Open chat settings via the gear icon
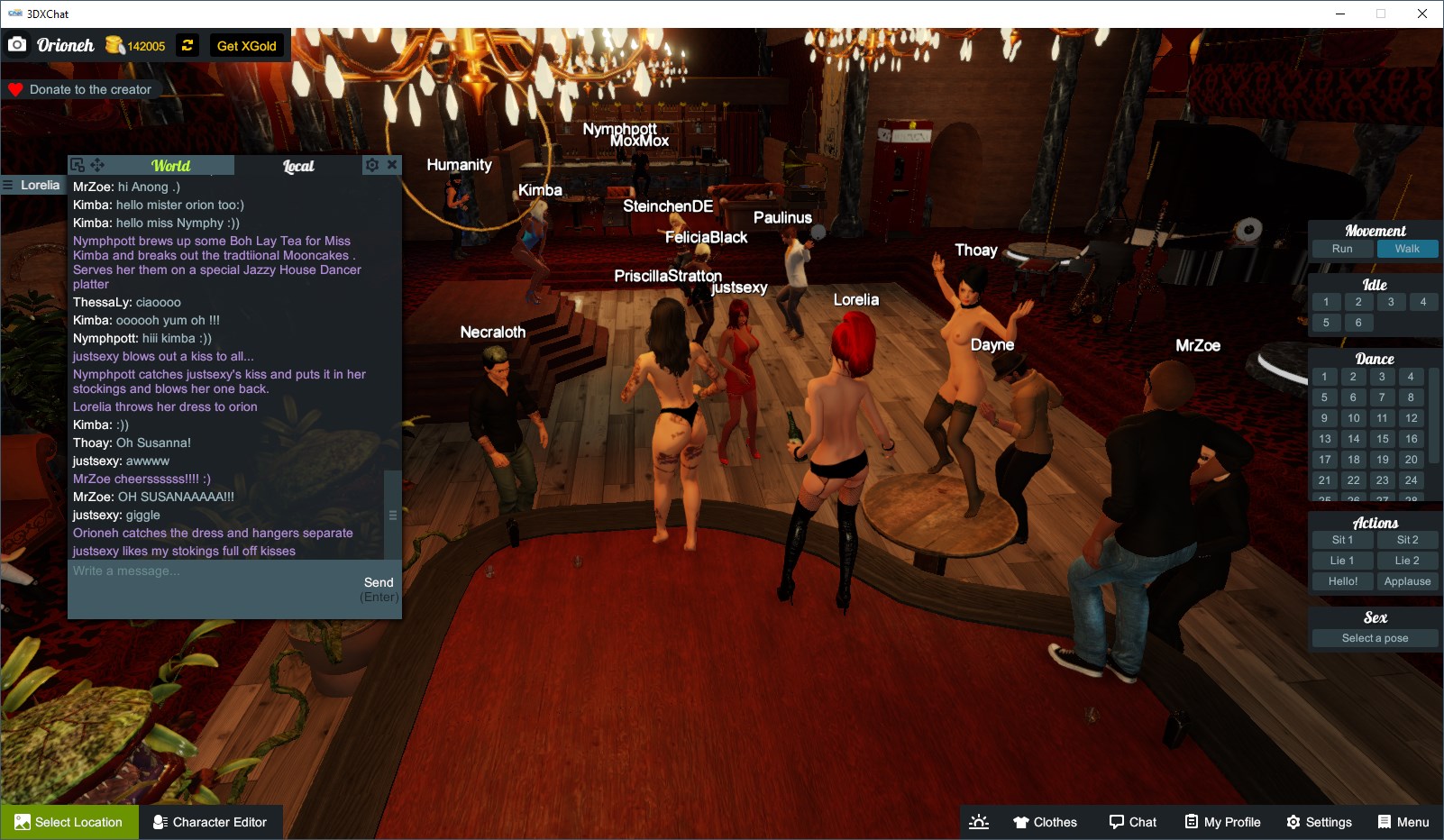This screenshot has height=840, width=1444. [x=371, y=165]
